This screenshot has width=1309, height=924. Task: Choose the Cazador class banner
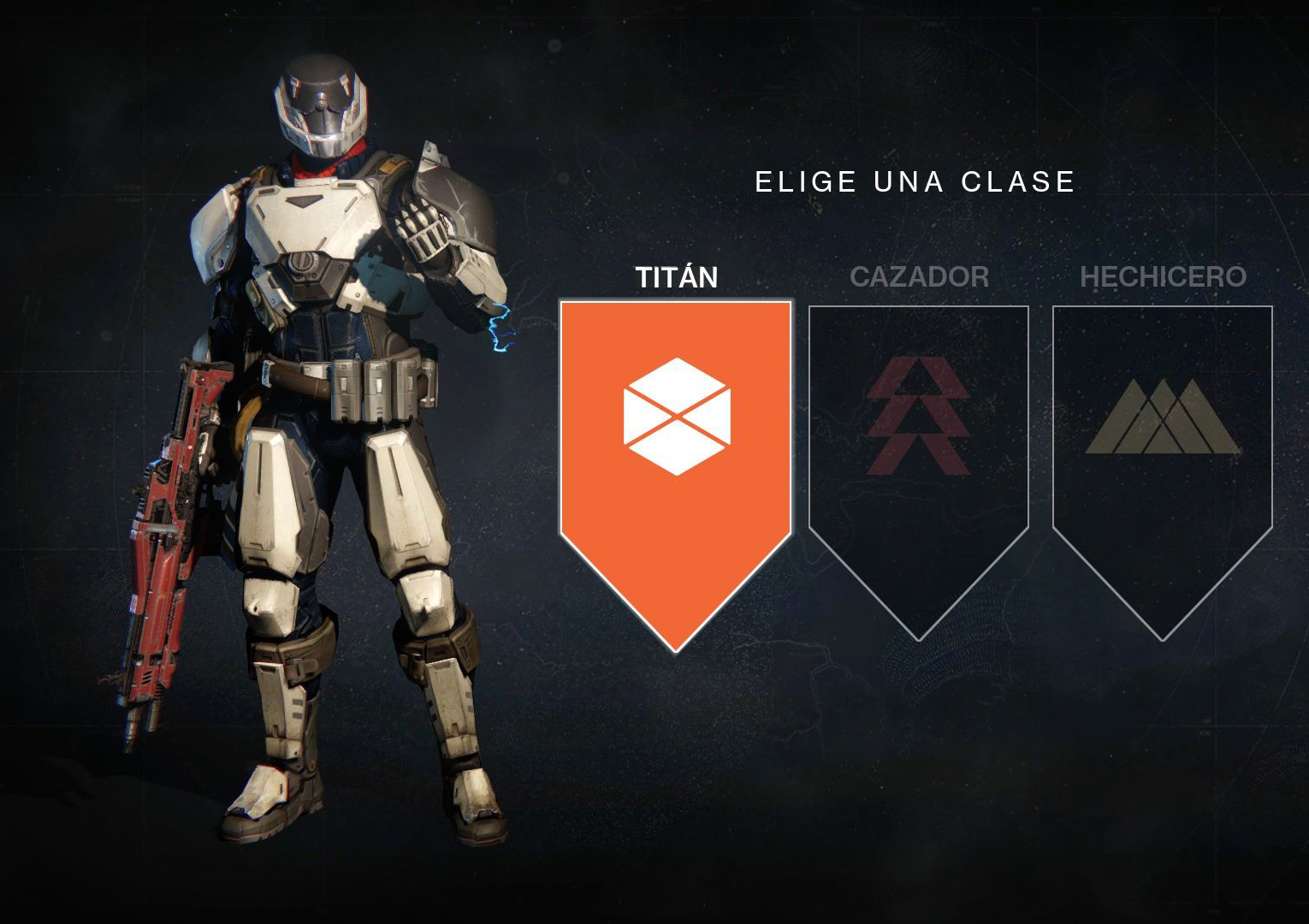point(918,445)
